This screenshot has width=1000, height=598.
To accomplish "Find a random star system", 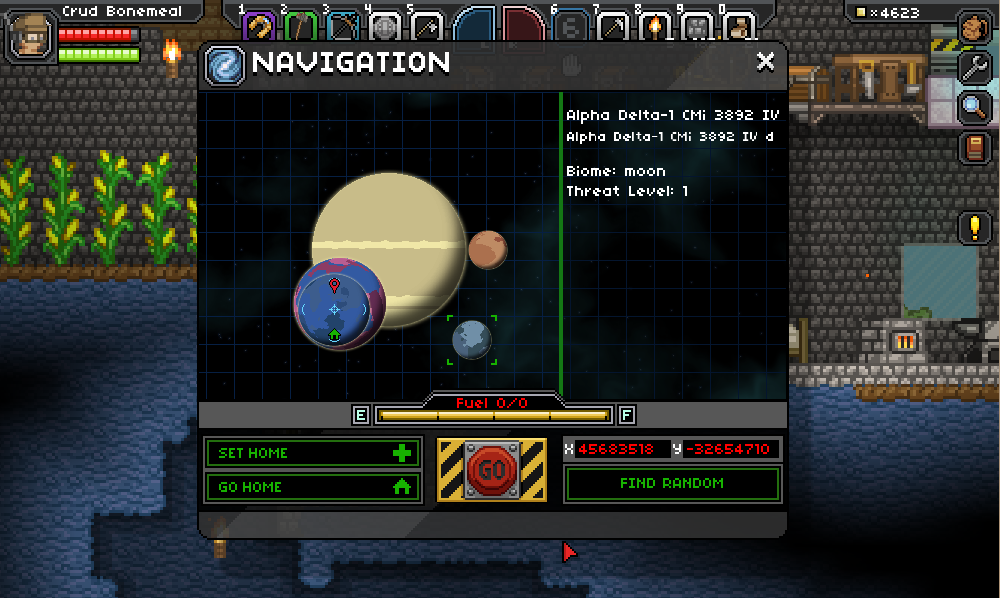I will 671,484.
